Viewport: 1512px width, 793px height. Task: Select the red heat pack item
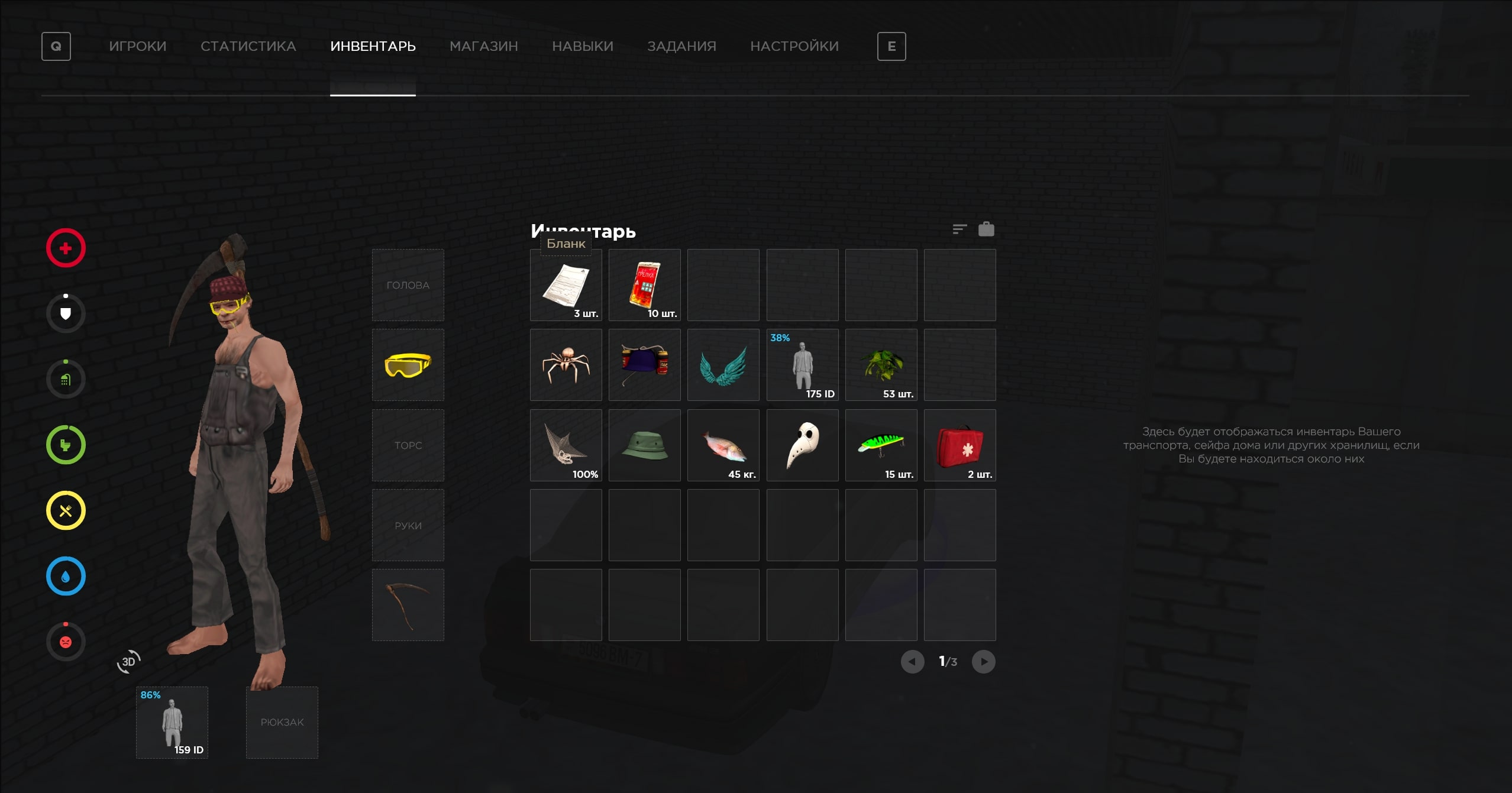pyautogui.click(x=644, y=285)
